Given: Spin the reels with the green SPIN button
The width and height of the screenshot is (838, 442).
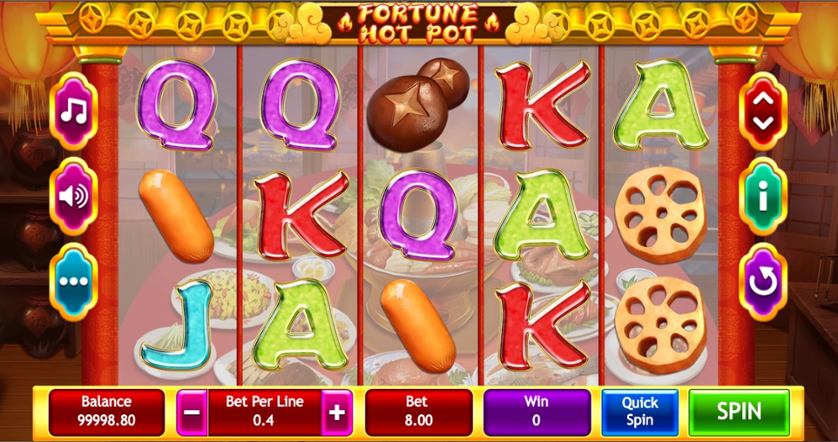Looking at the screenshot, I should (738, 411).
